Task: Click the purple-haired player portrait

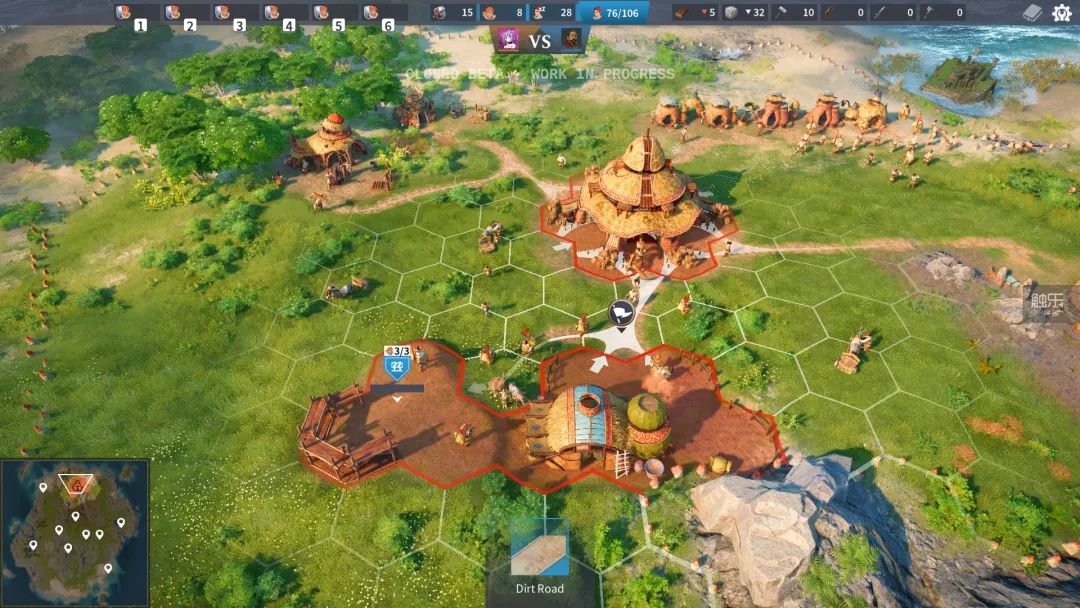Action: click(x=508, y=40)
